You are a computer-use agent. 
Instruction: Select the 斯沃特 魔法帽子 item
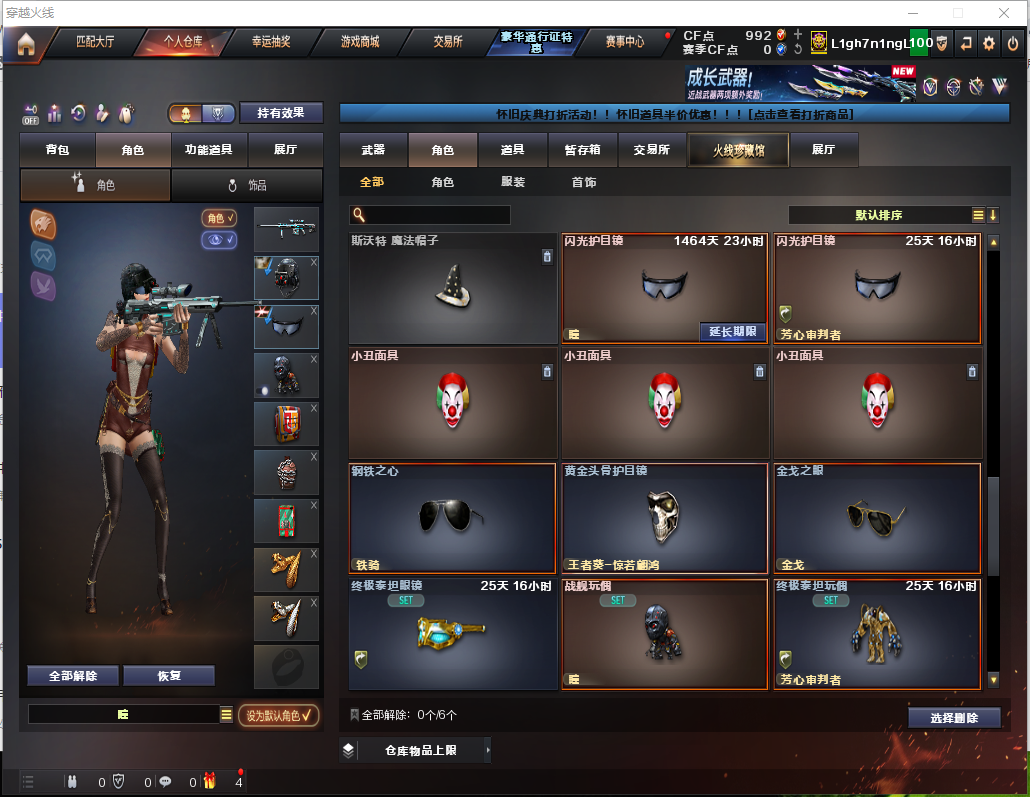(x=453, y=289)
